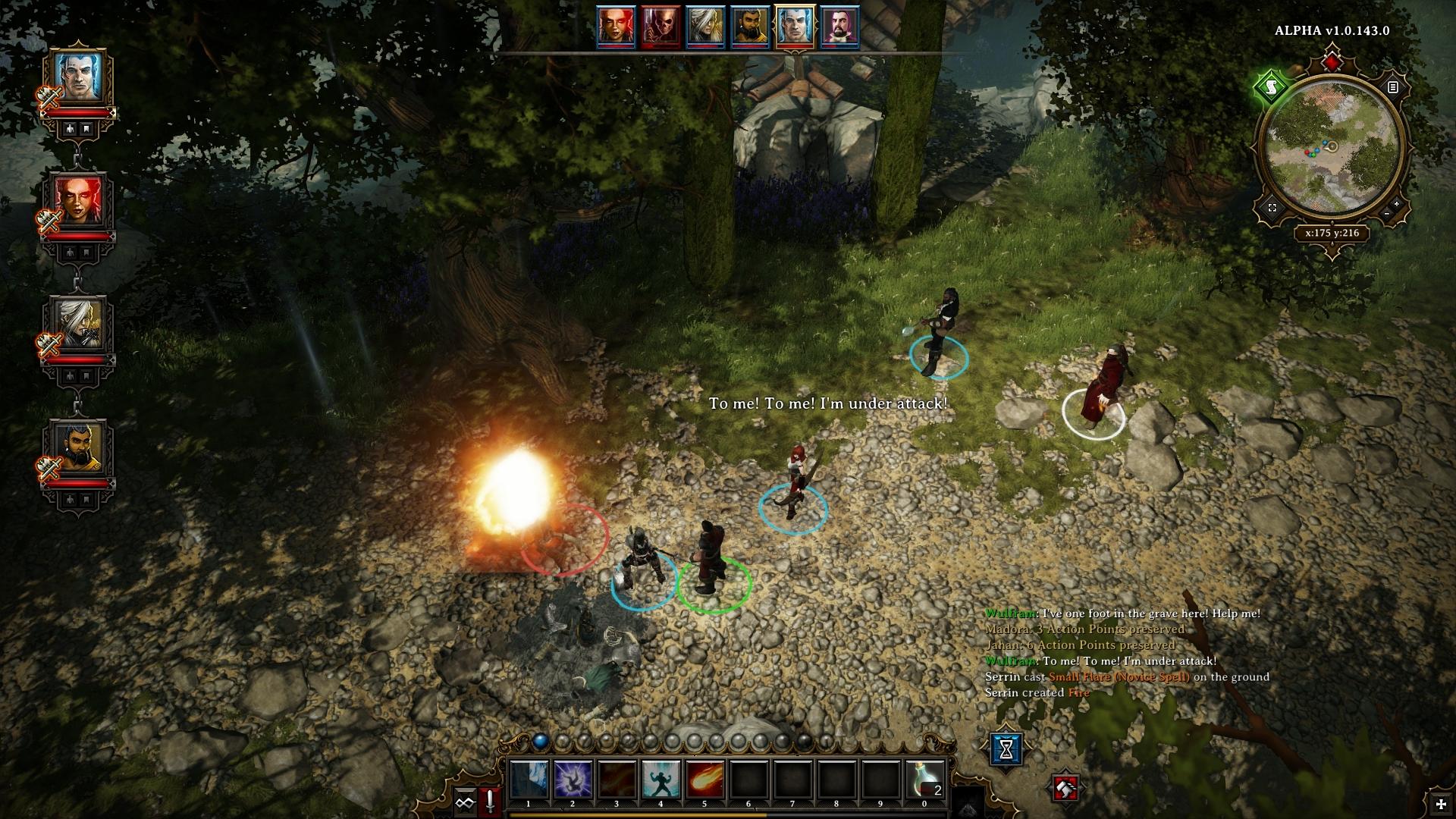1456x819 pixels.
Task: Use the purple teleportation skill in slot 2
Action: pyautogui.click(x=572, y=780)
